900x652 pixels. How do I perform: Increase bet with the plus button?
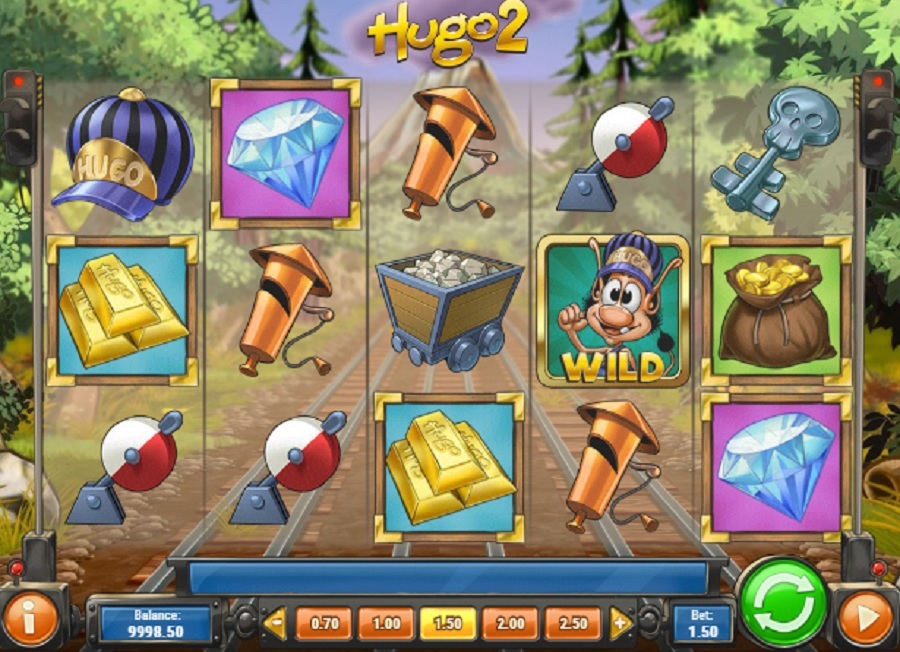click(x=620, y=623)
